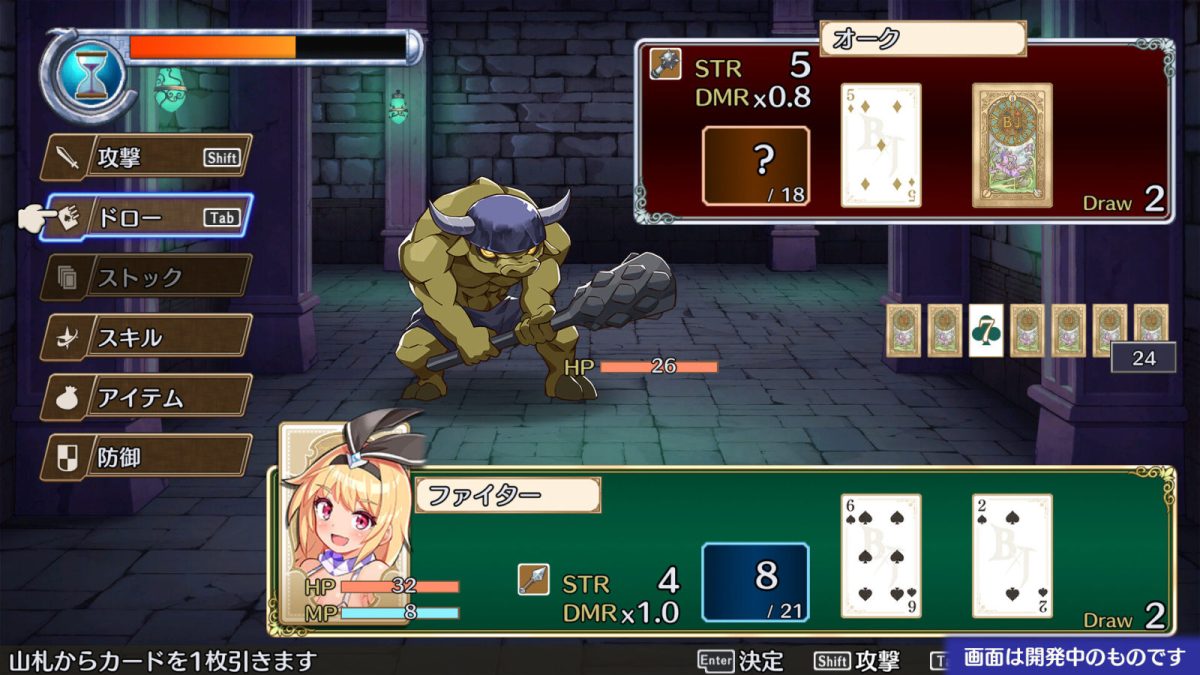Click the orc's 5 of diamonds card
The image size is (1200, 675).
point(880,145)
